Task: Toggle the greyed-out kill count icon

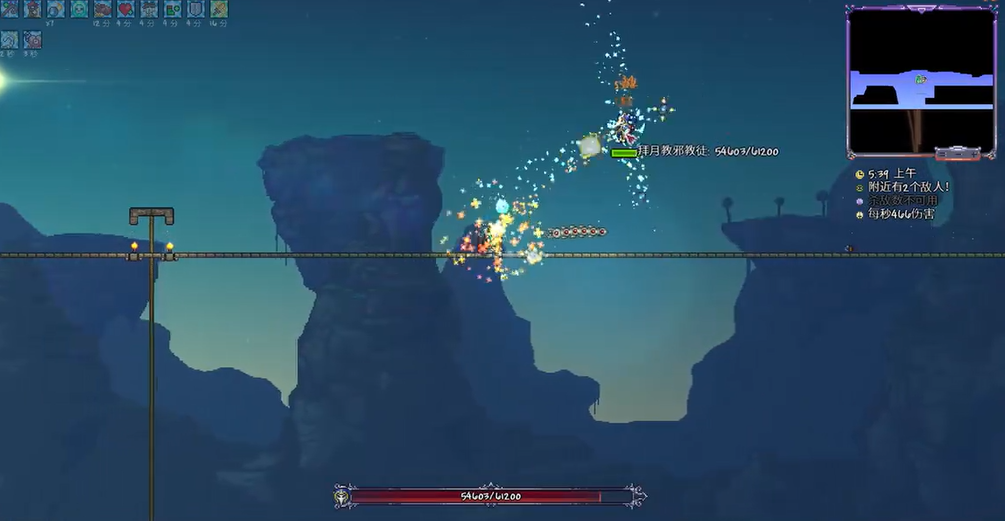Action: click(859, 201)
